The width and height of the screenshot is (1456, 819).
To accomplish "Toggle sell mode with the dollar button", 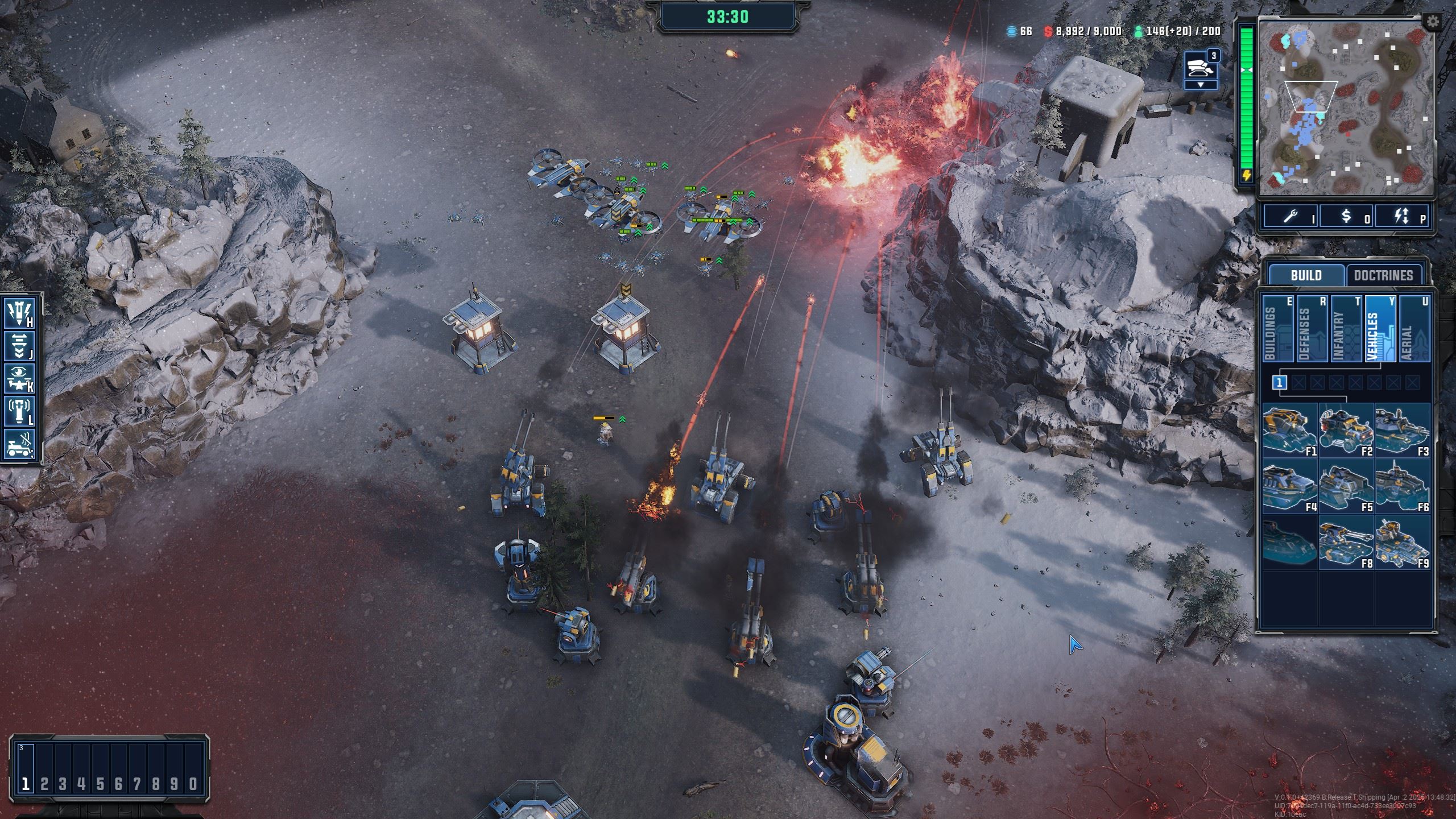I will 1346,216.
